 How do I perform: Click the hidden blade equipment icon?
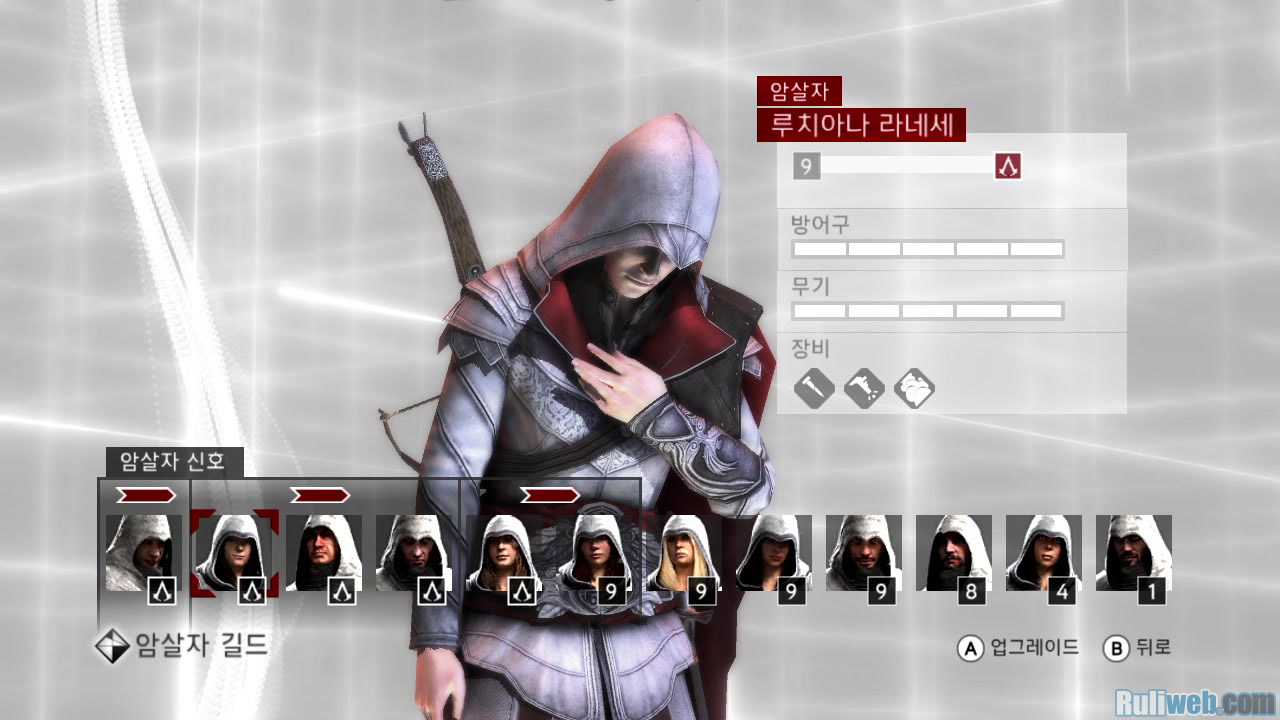814,388
